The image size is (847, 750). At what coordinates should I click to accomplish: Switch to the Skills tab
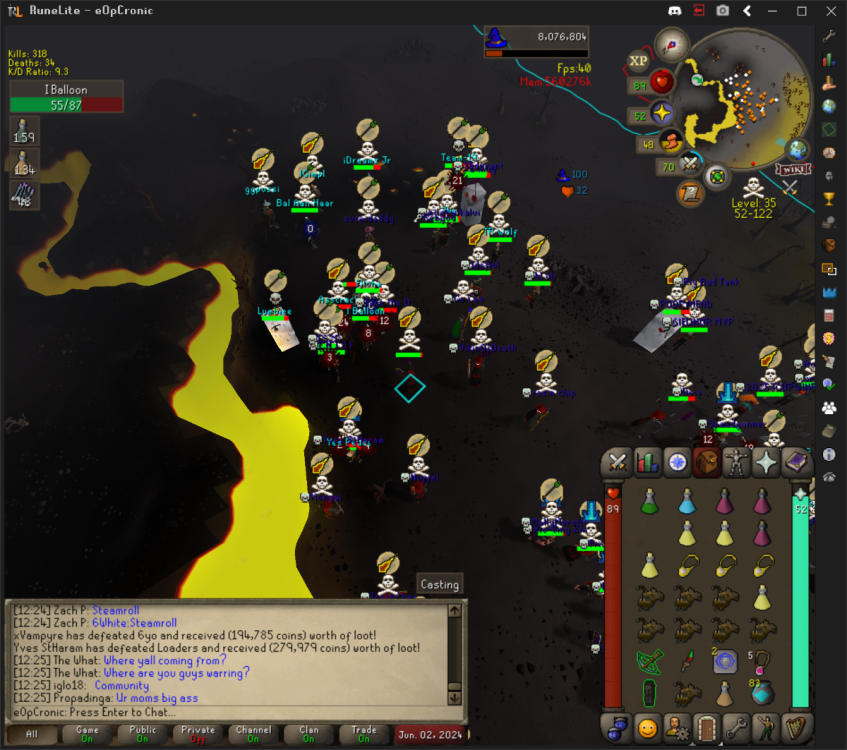click(x=648, y=463)
